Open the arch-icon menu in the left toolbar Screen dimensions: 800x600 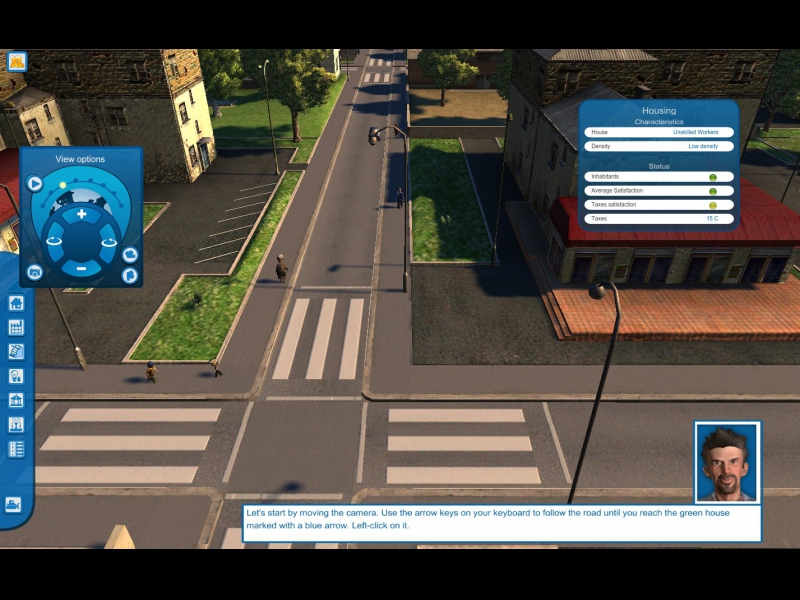point(16,424)
